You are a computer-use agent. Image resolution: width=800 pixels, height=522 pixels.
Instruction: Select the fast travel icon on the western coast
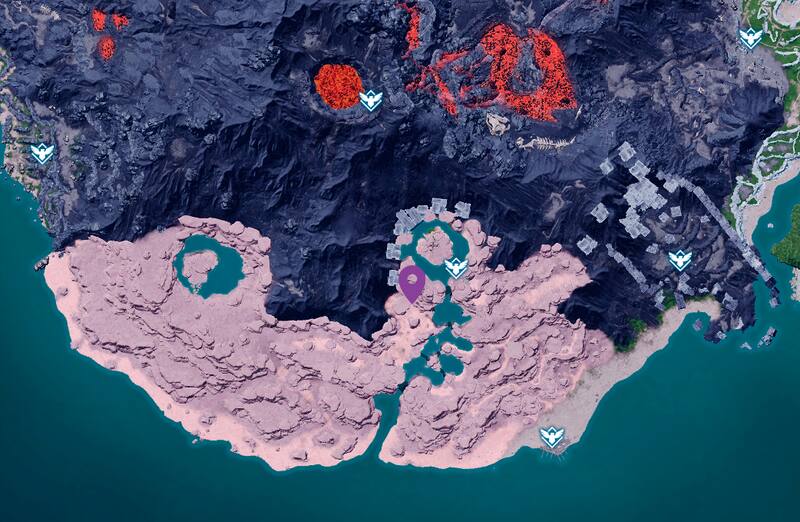42,153
